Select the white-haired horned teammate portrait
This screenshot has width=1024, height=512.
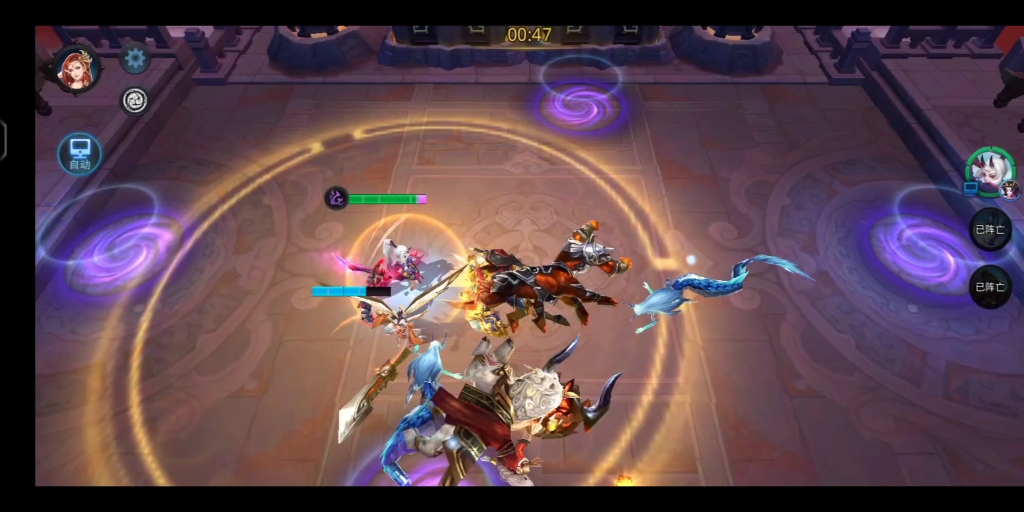click(988, 171)
